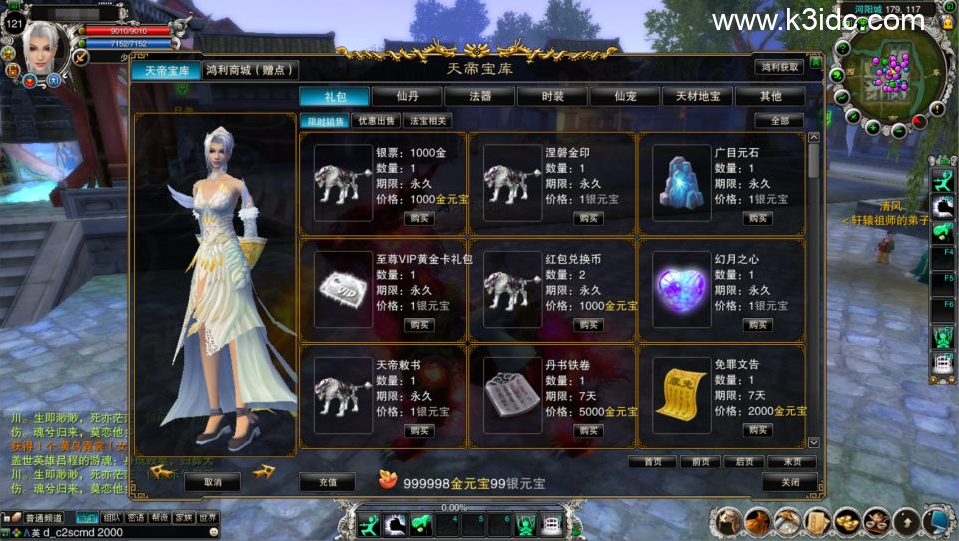Screen dimensions: 959x541
Task: Click the 全部 filter button
Action: point(779,121)
